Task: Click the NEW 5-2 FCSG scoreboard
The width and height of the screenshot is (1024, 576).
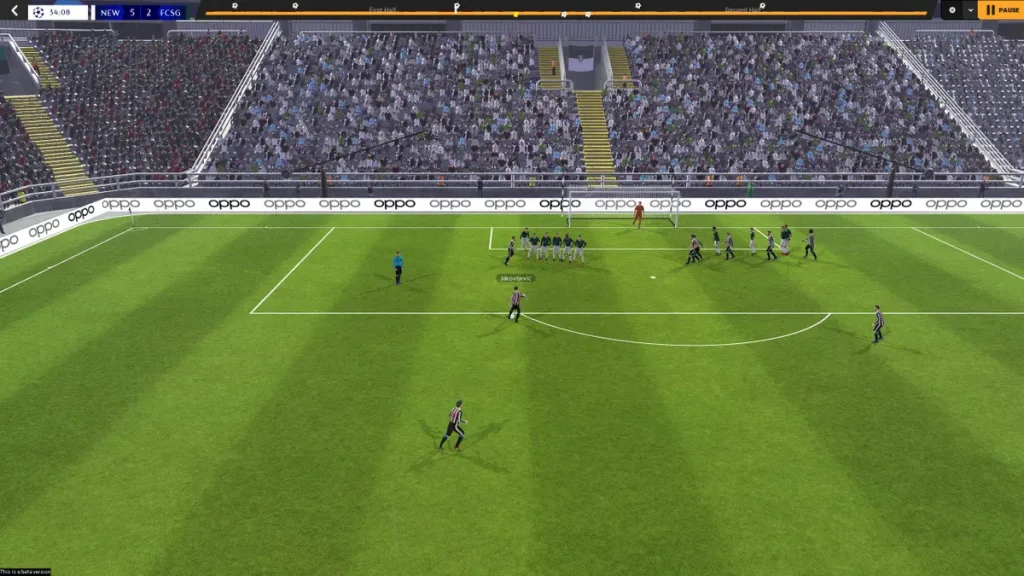Action: [140, 12]
